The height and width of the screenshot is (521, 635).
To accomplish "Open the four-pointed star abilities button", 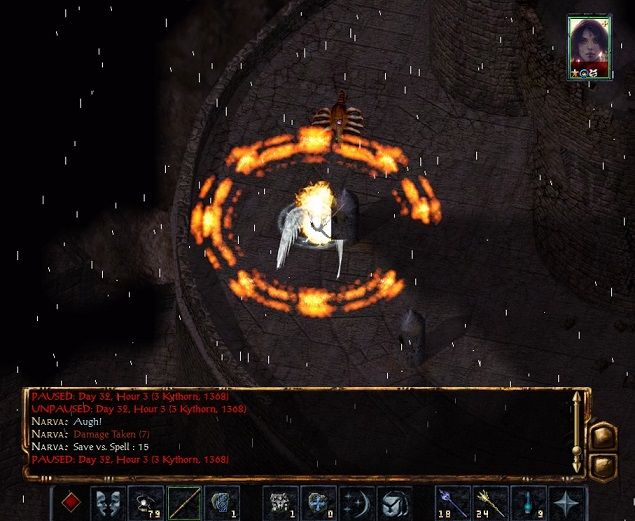I will tap(566, 501).
